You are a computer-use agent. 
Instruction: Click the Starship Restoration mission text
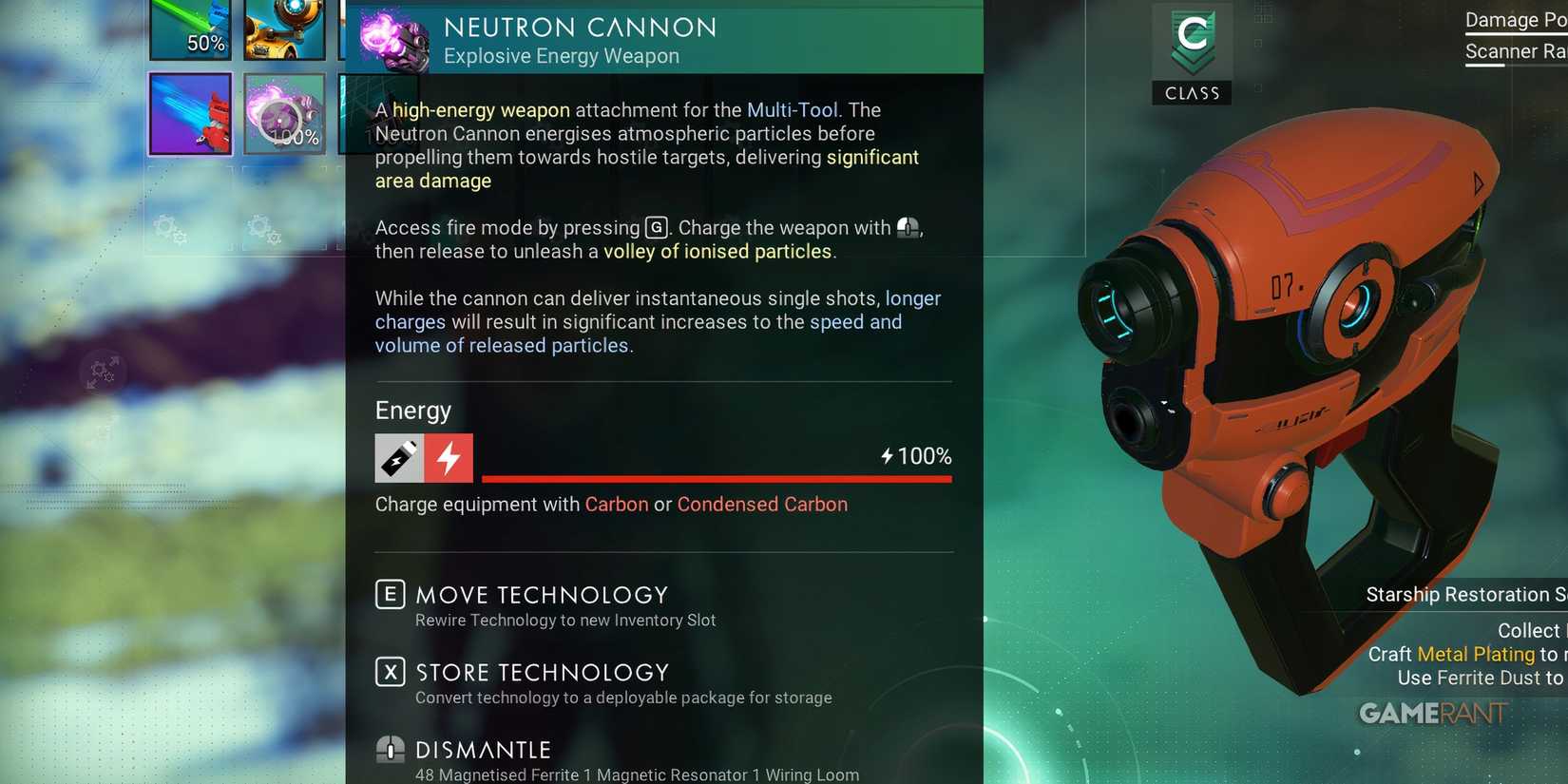(1465, 594)
